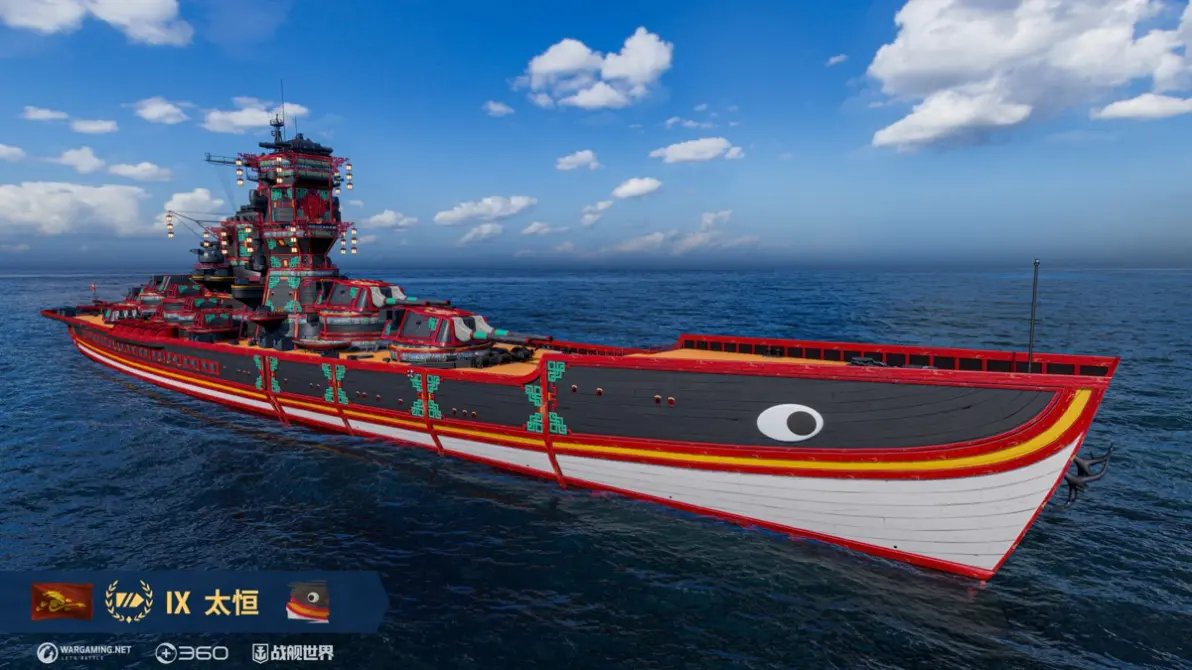The image size is (1192, 670).
Task: Select the laurel-wreathed ship class emblem
Action: (x=129, y=602)
